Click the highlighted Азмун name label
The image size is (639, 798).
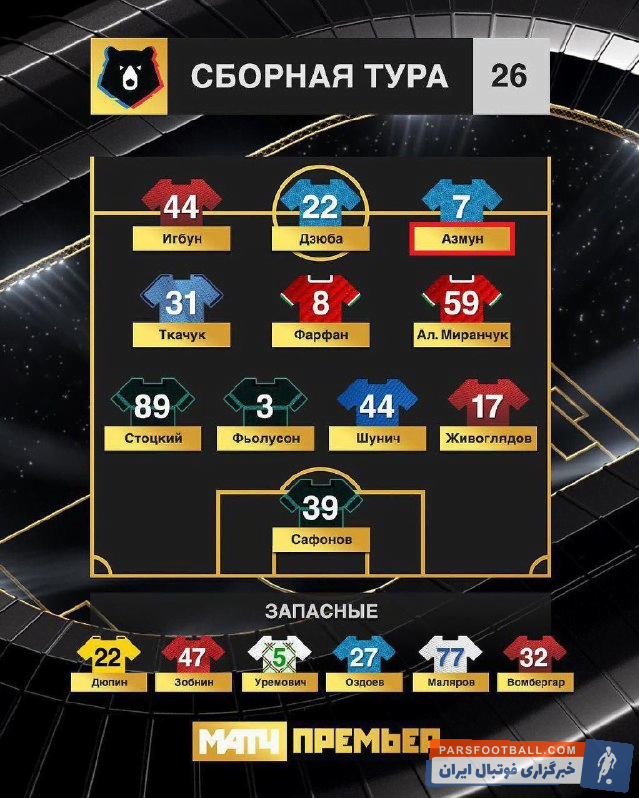(x=461, y=241)
